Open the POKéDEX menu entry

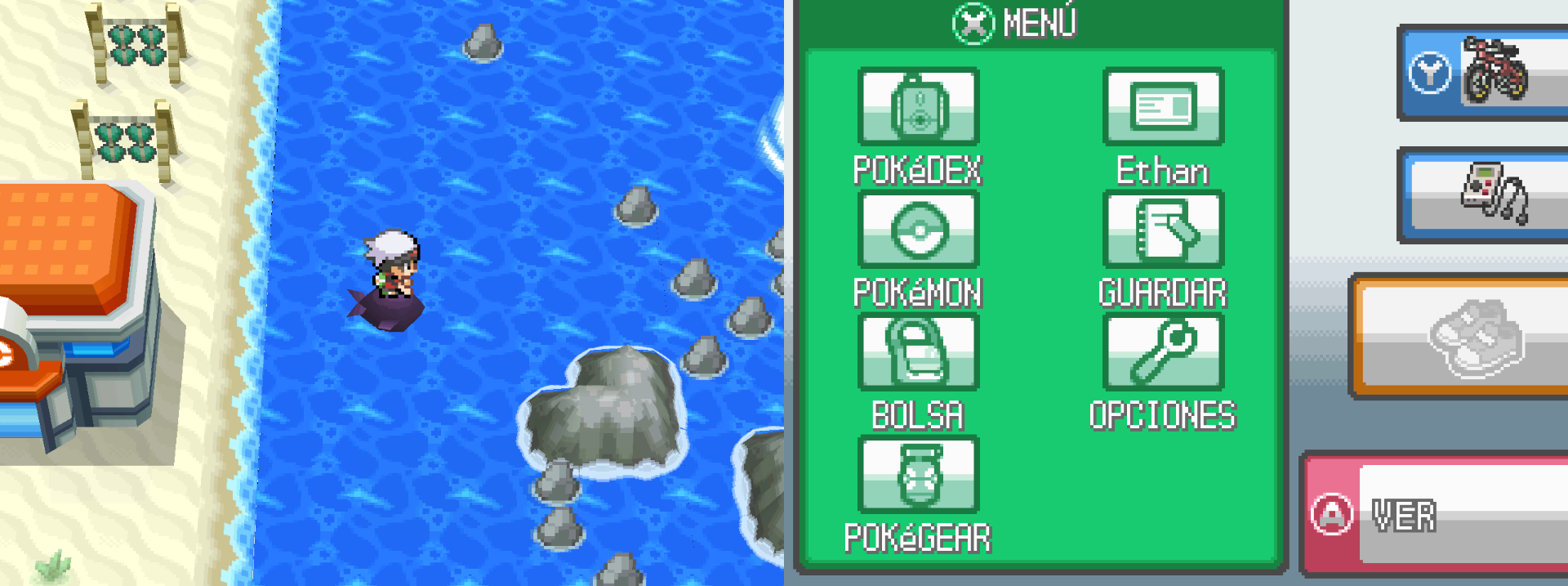[x=918, y=107]
